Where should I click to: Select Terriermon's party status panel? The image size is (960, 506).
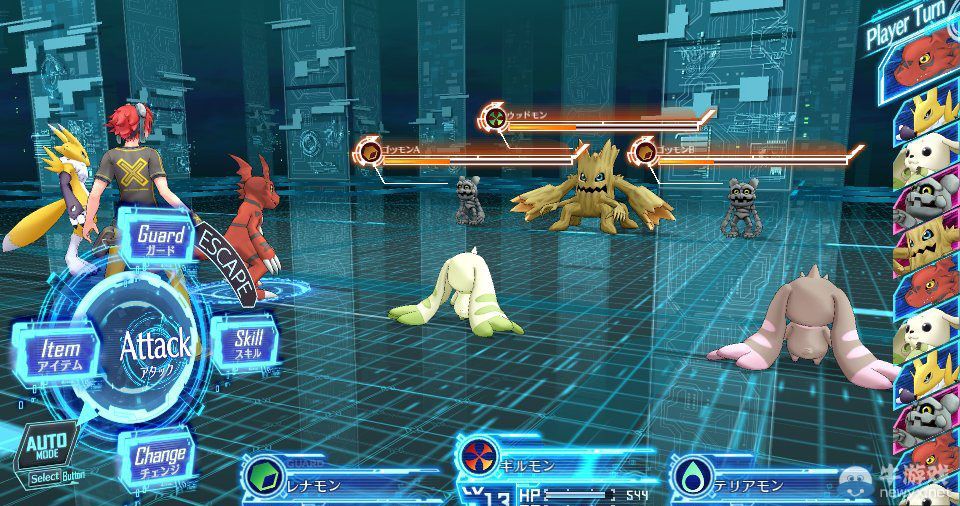point(760,480)
